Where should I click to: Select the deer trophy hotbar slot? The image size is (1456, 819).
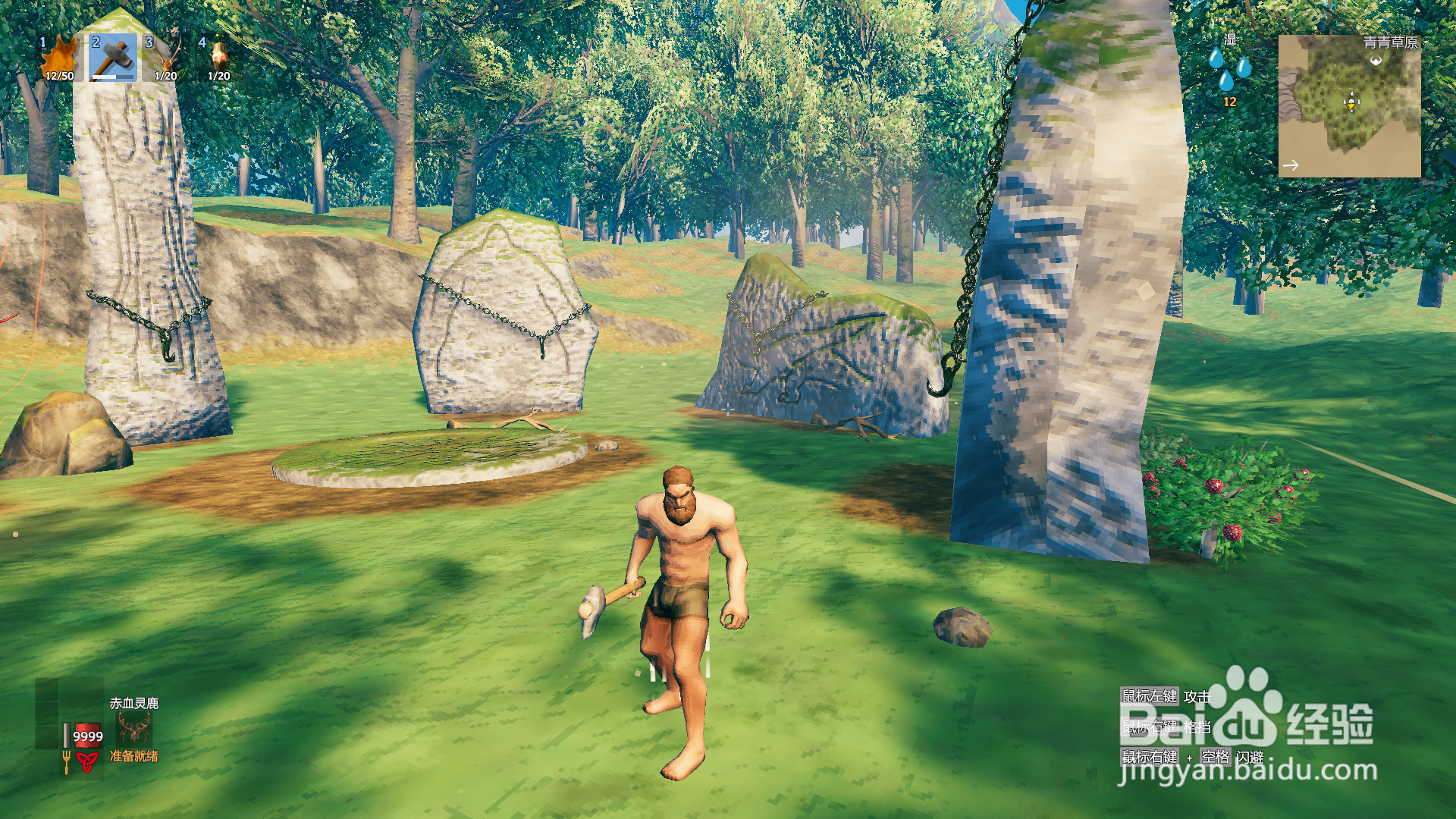point(166,58)
